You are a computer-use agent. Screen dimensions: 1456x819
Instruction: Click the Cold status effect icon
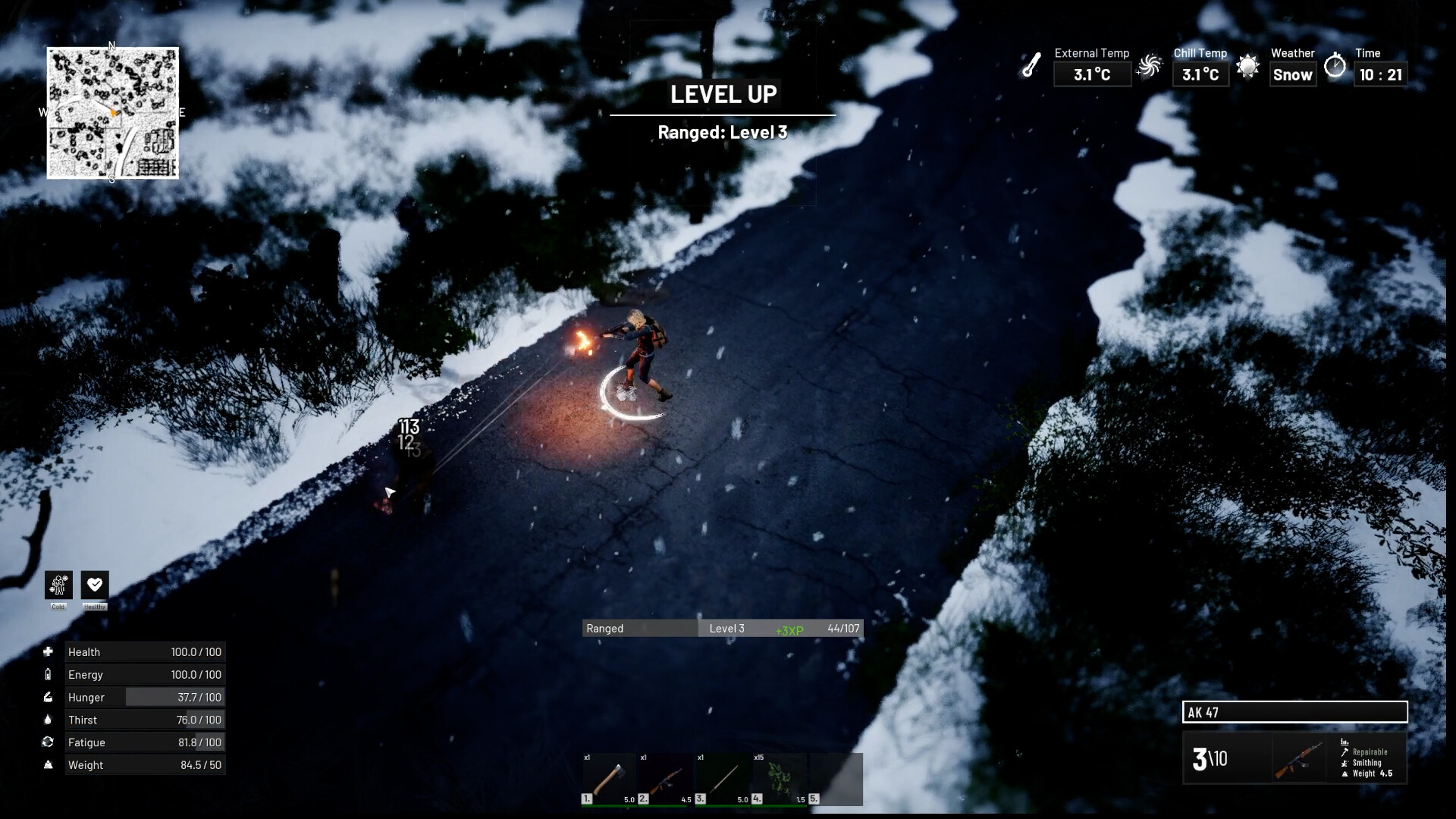pyautogui.click(x=58, y=585)
